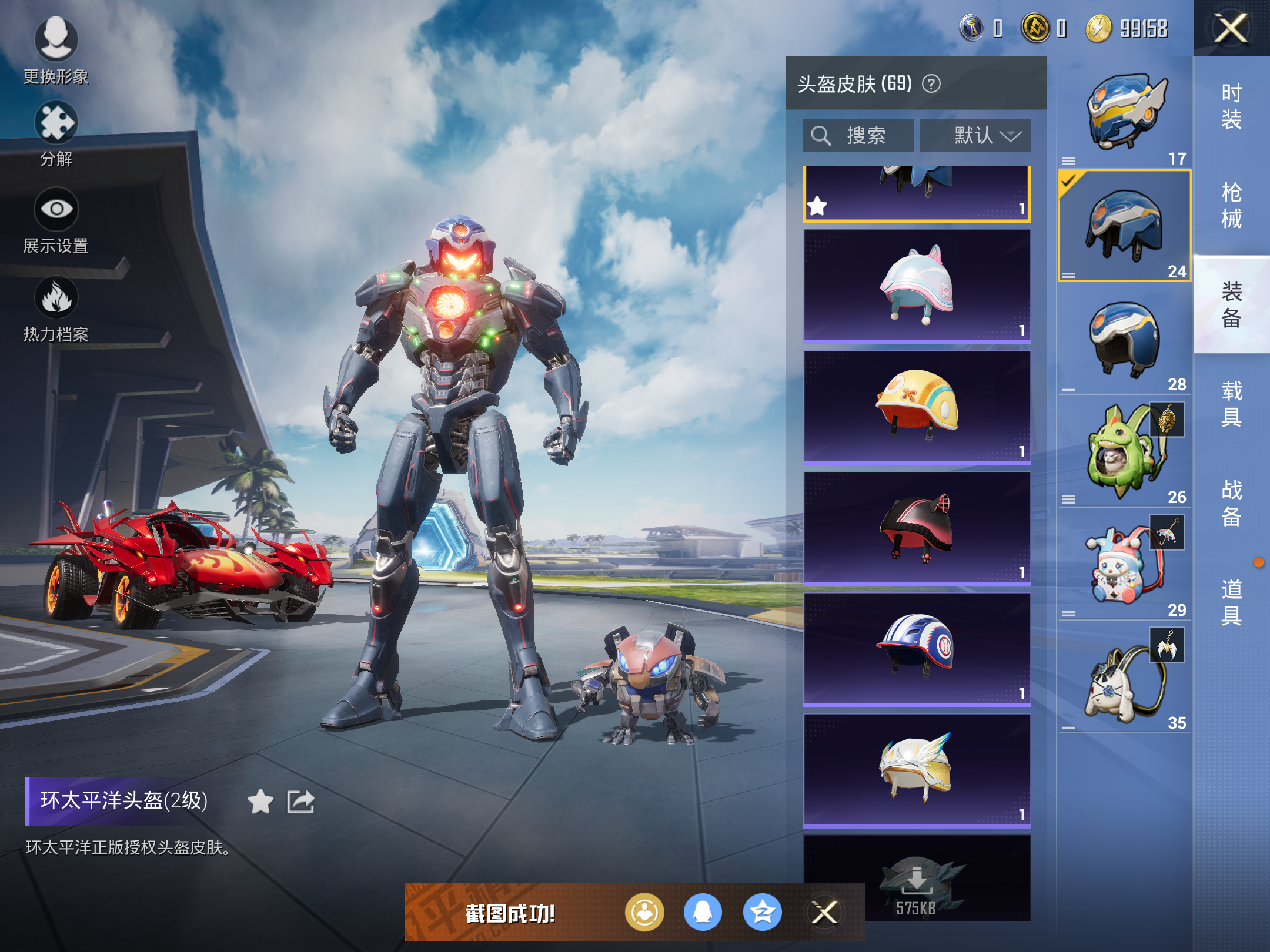The height and width of the screenshot is (952, 1270).
Task: Toggle the star on the selected helmet thumbnail
Action: coord(818,205)
